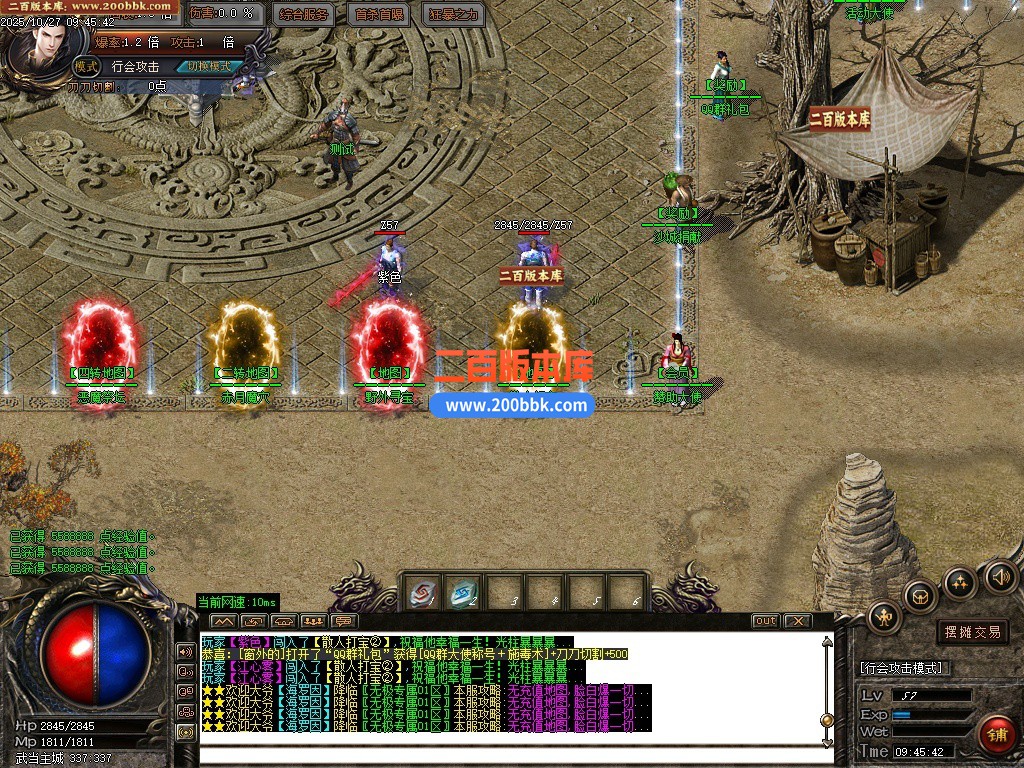Open the character equipment round icon

coord(884,618)
